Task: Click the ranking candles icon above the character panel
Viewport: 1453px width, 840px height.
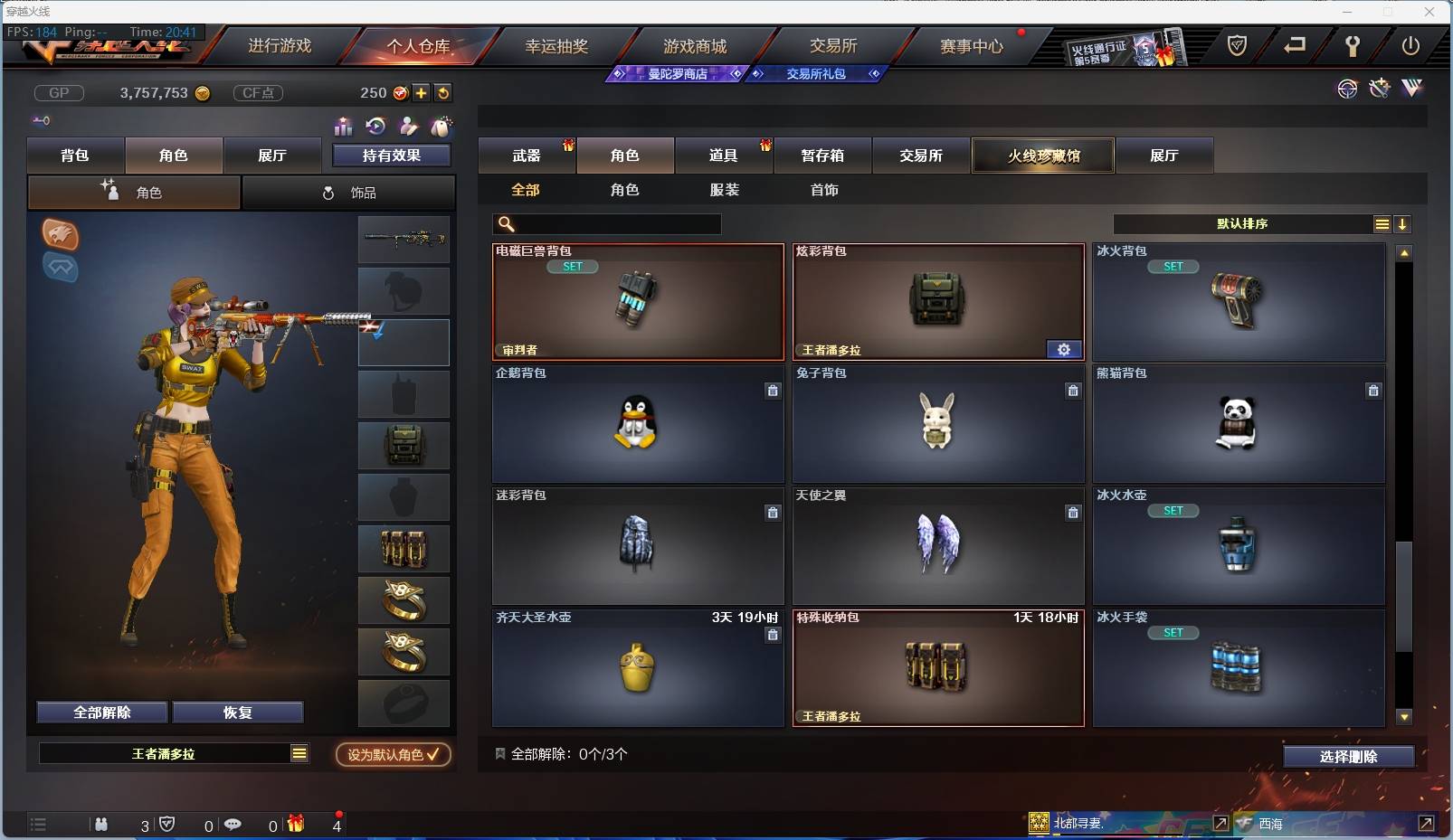Action: click(345, 127)
